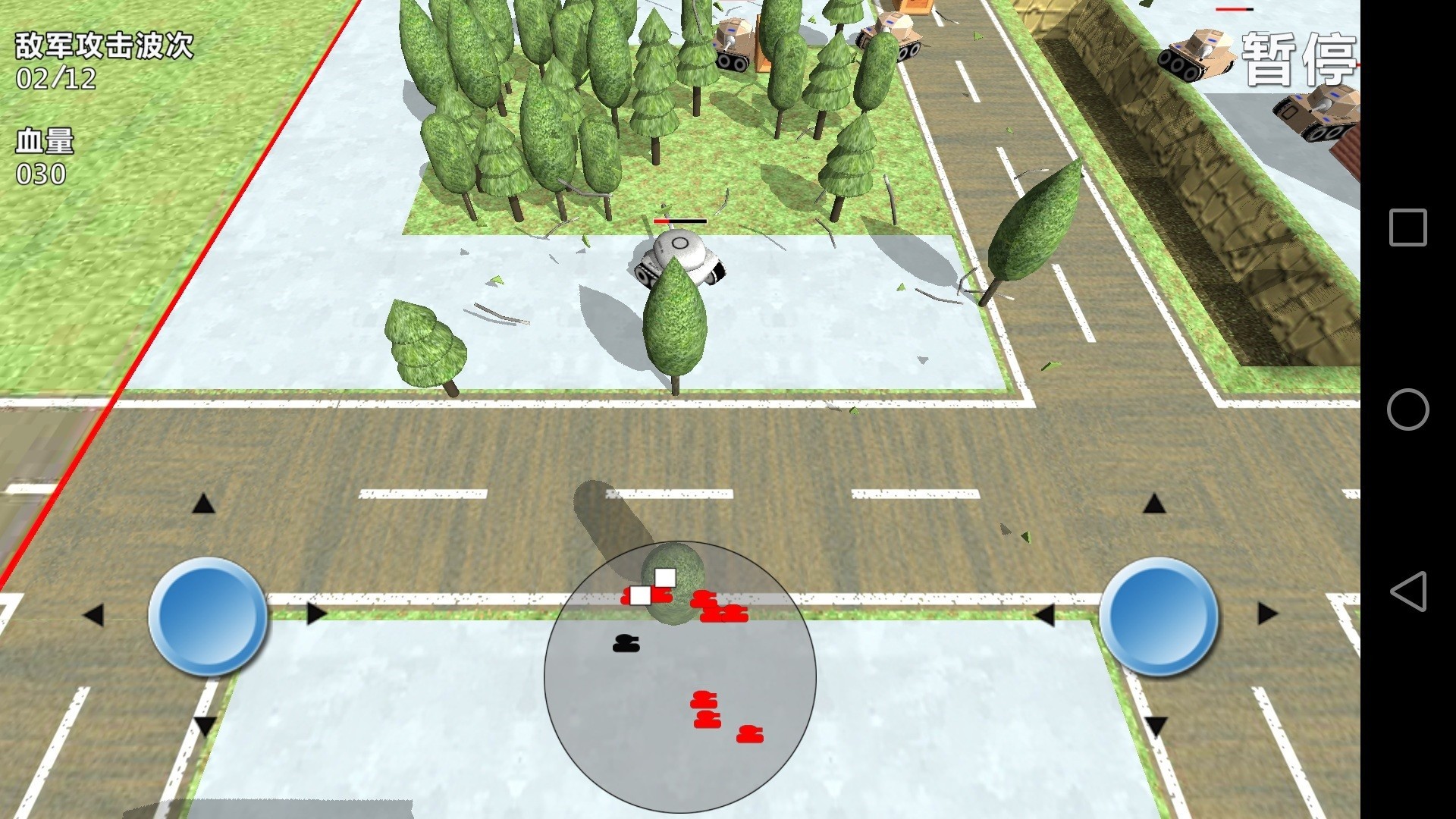Hit the right arrow beside the right joystick
1456x819 pixels.
pyautogui.click(x=1266, y=613)
